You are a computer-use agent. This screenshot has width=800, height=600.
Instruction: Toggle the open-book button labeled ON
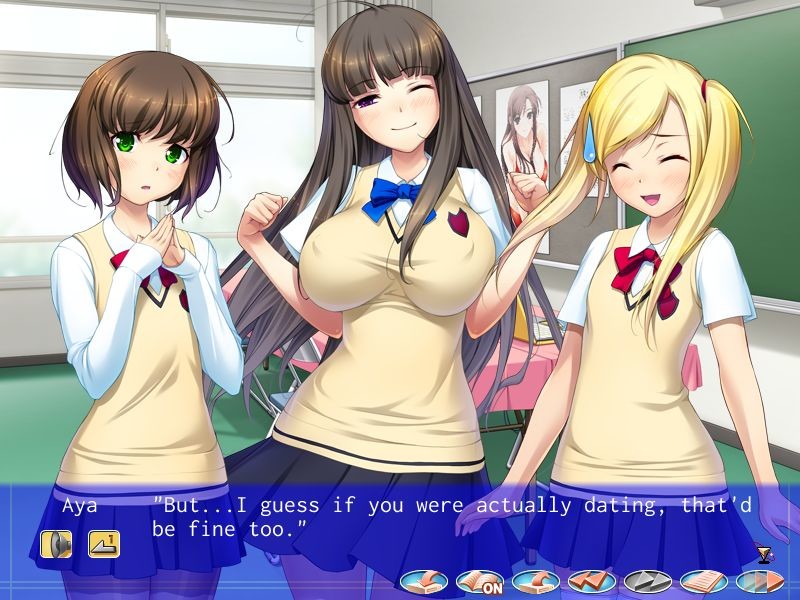pyautogui.click(x=479, y=580)
